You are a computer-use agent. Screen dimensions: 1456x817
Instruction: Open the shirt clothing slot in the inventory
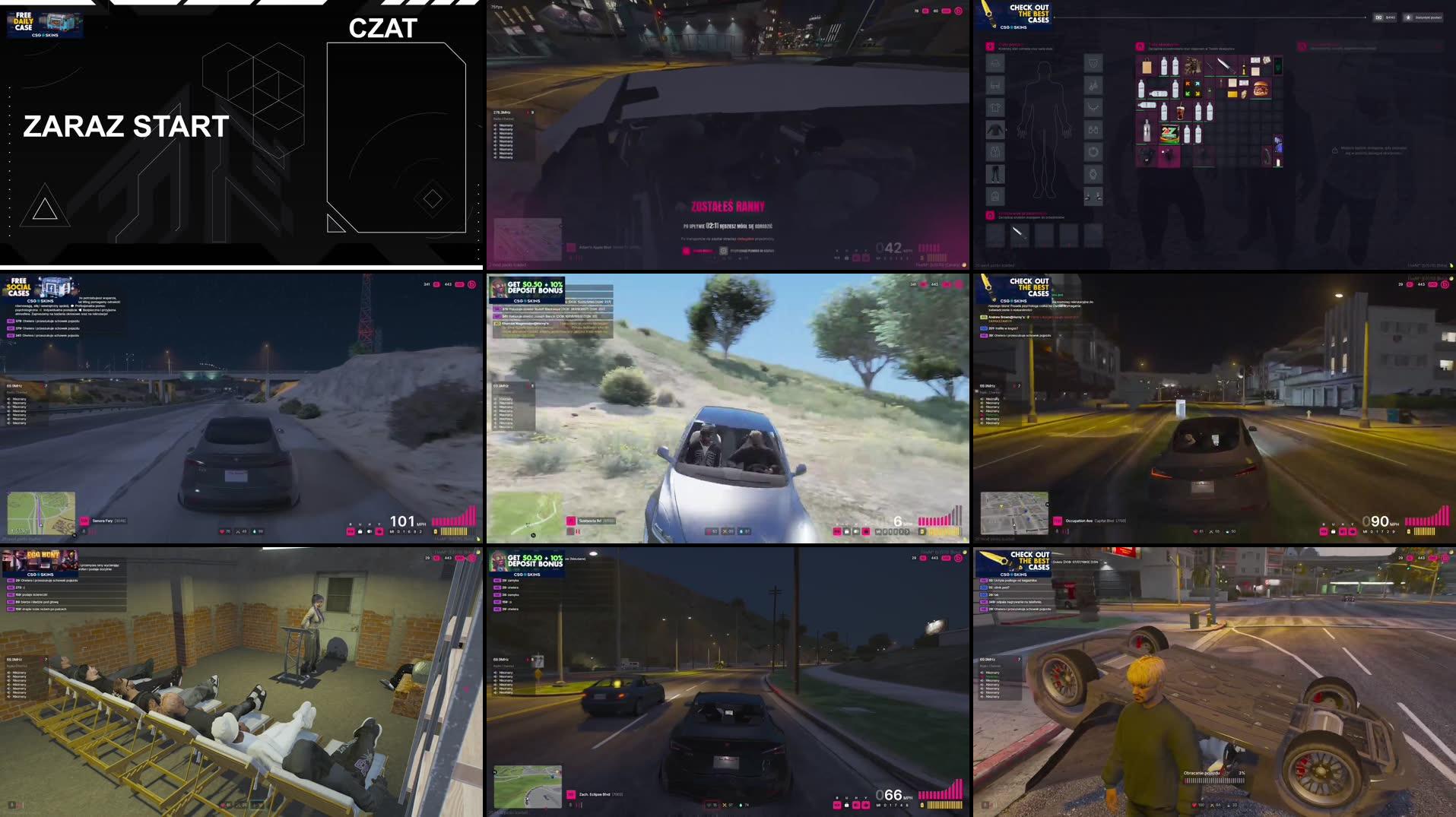point(995,107)
